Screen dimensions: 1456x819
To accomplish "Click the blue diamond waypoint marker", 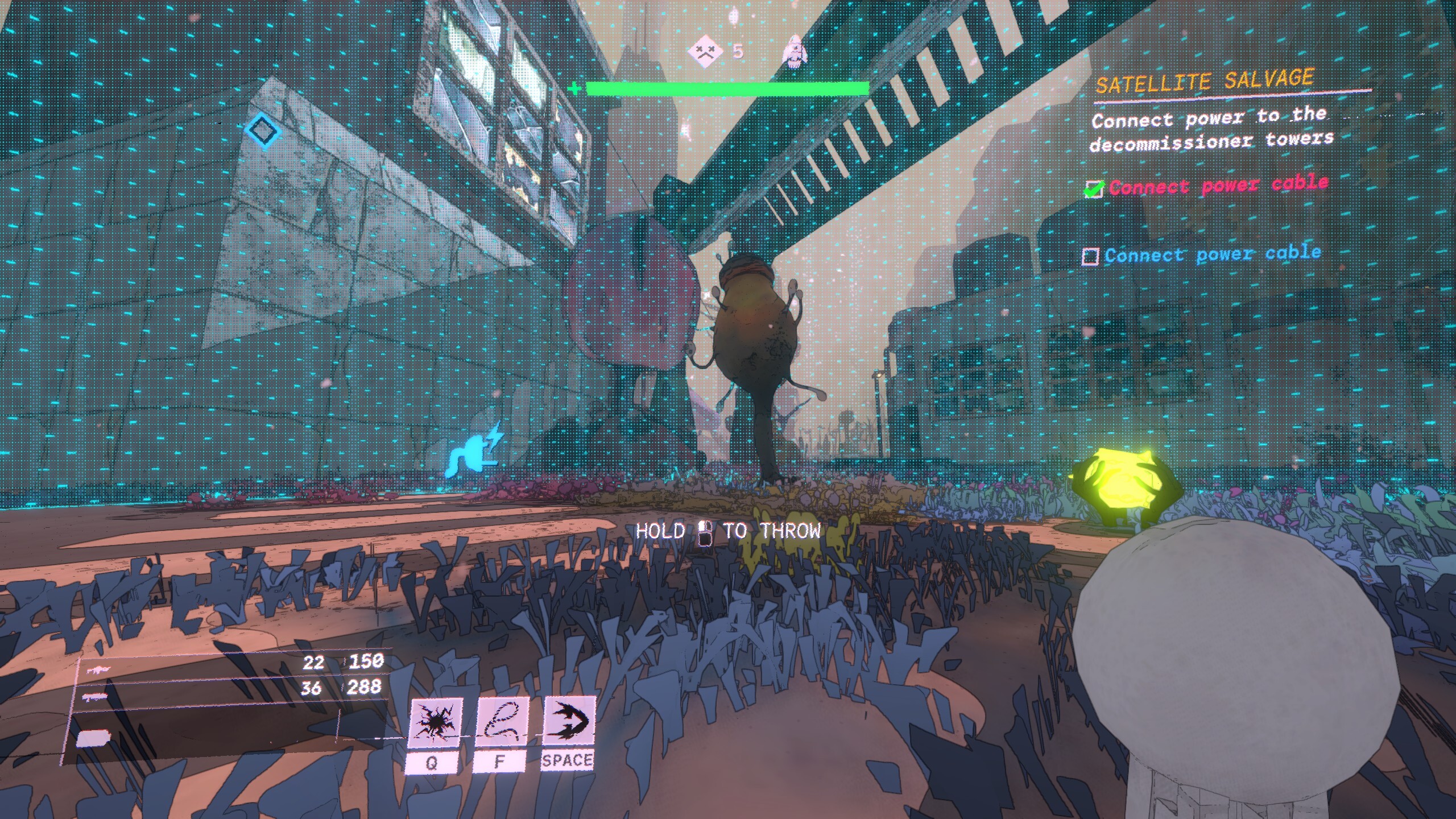I will (263, 130).
